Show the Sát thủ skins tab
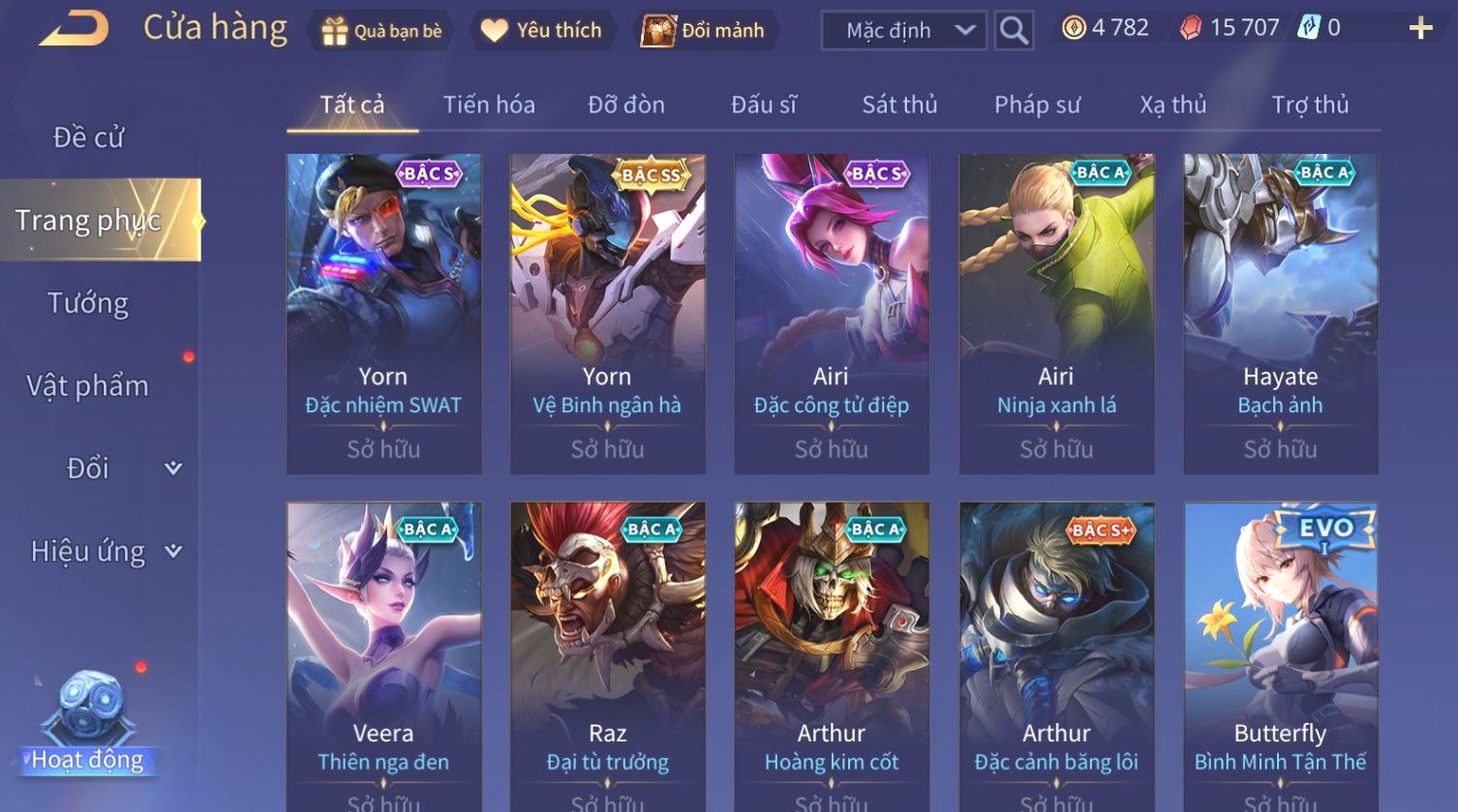This screenshot has width=1458, height=812. pyautogui.click(x=899, y=105)
